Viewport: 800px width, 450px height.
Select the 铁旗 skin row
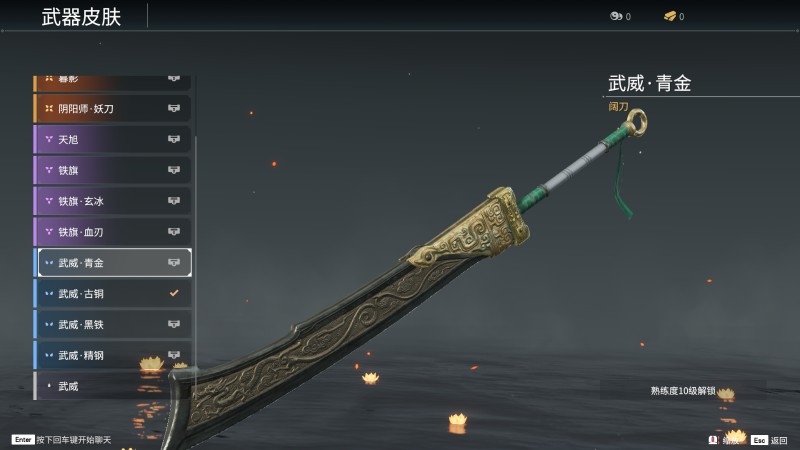coord(112,170)
